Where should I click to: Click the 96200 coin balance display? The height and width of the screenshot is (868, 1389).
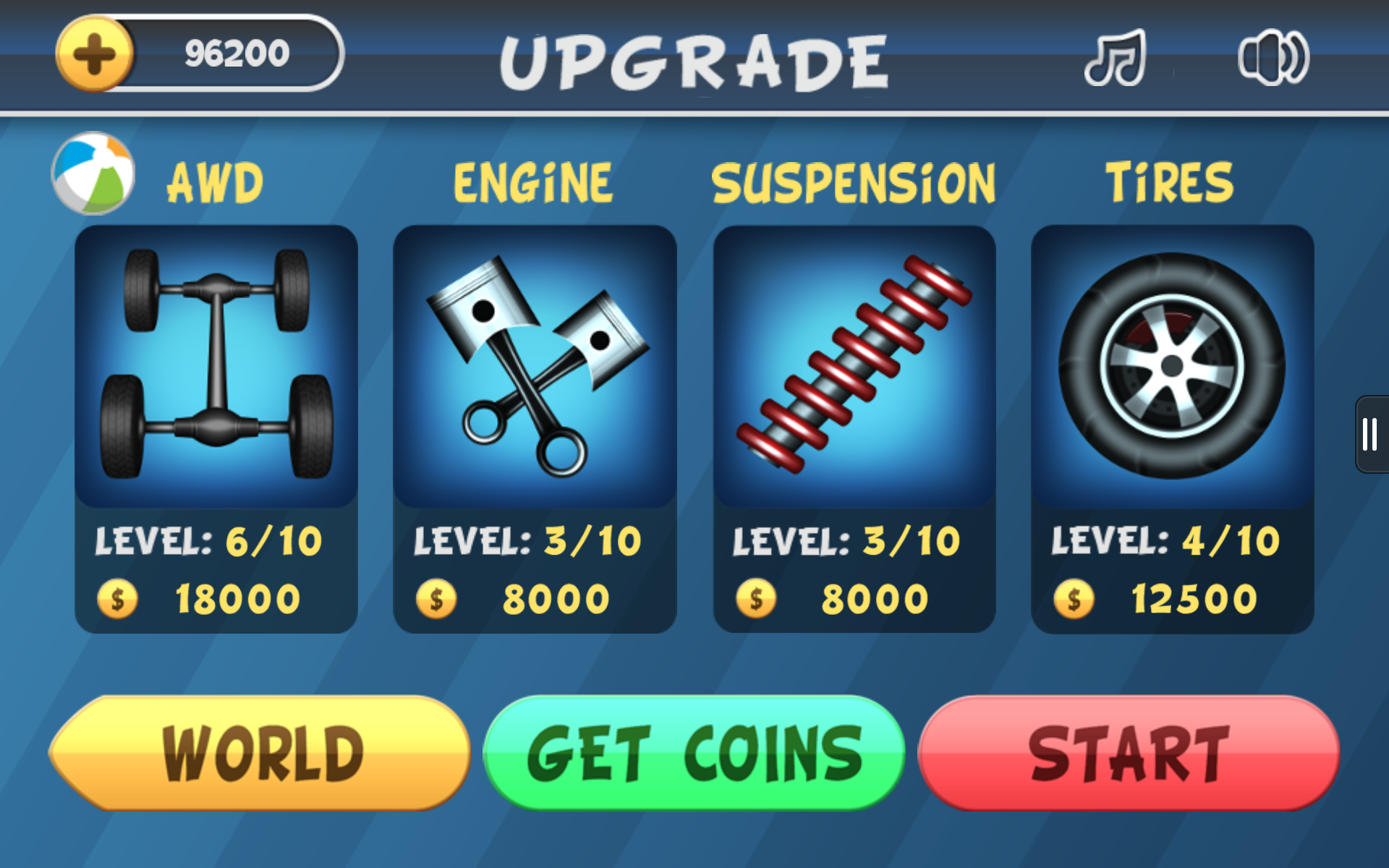coord(235,52)
